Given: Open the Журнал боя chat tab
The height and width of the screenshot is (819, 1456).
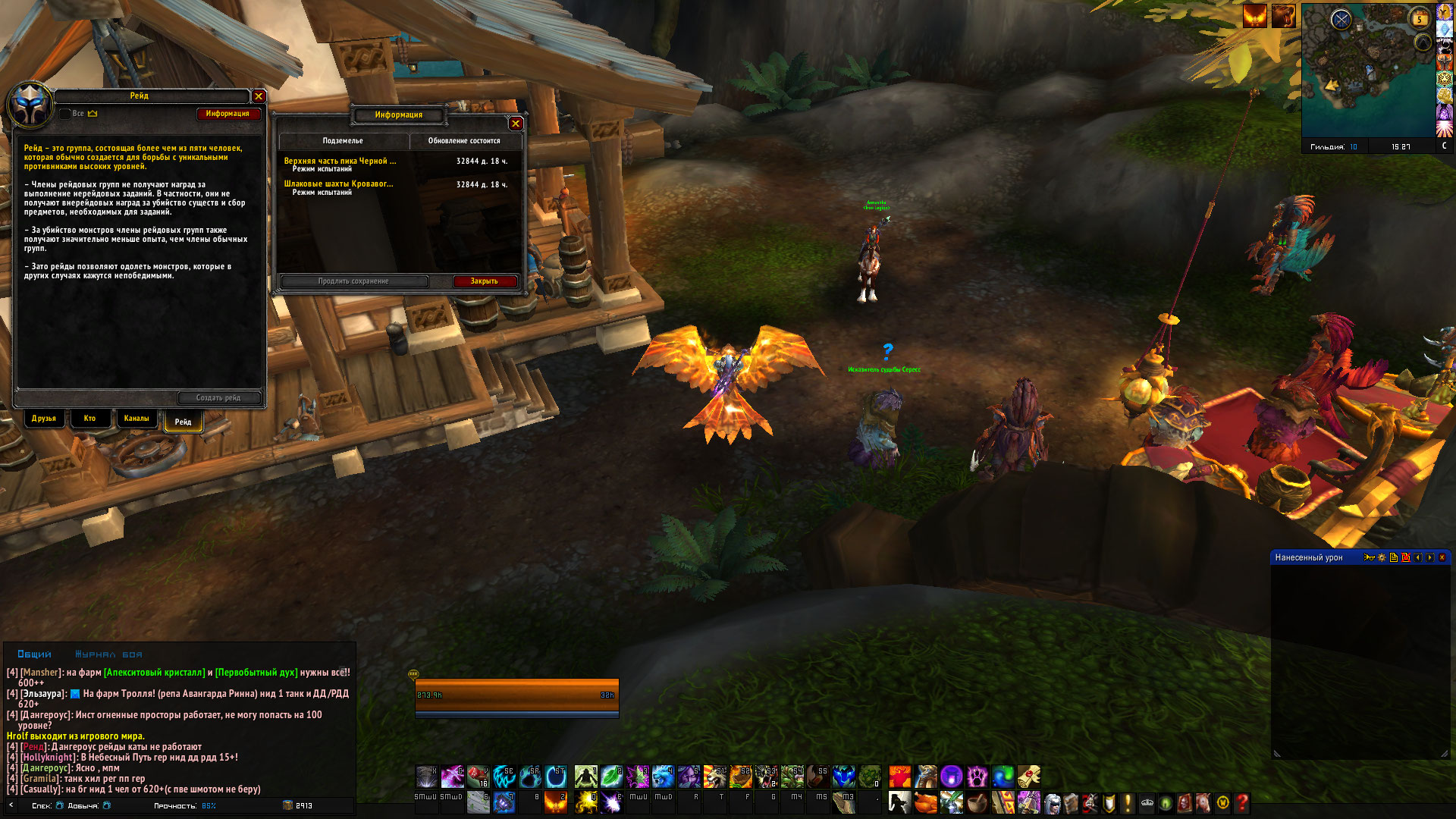Looking at the screenshot, I should [108, 654].
